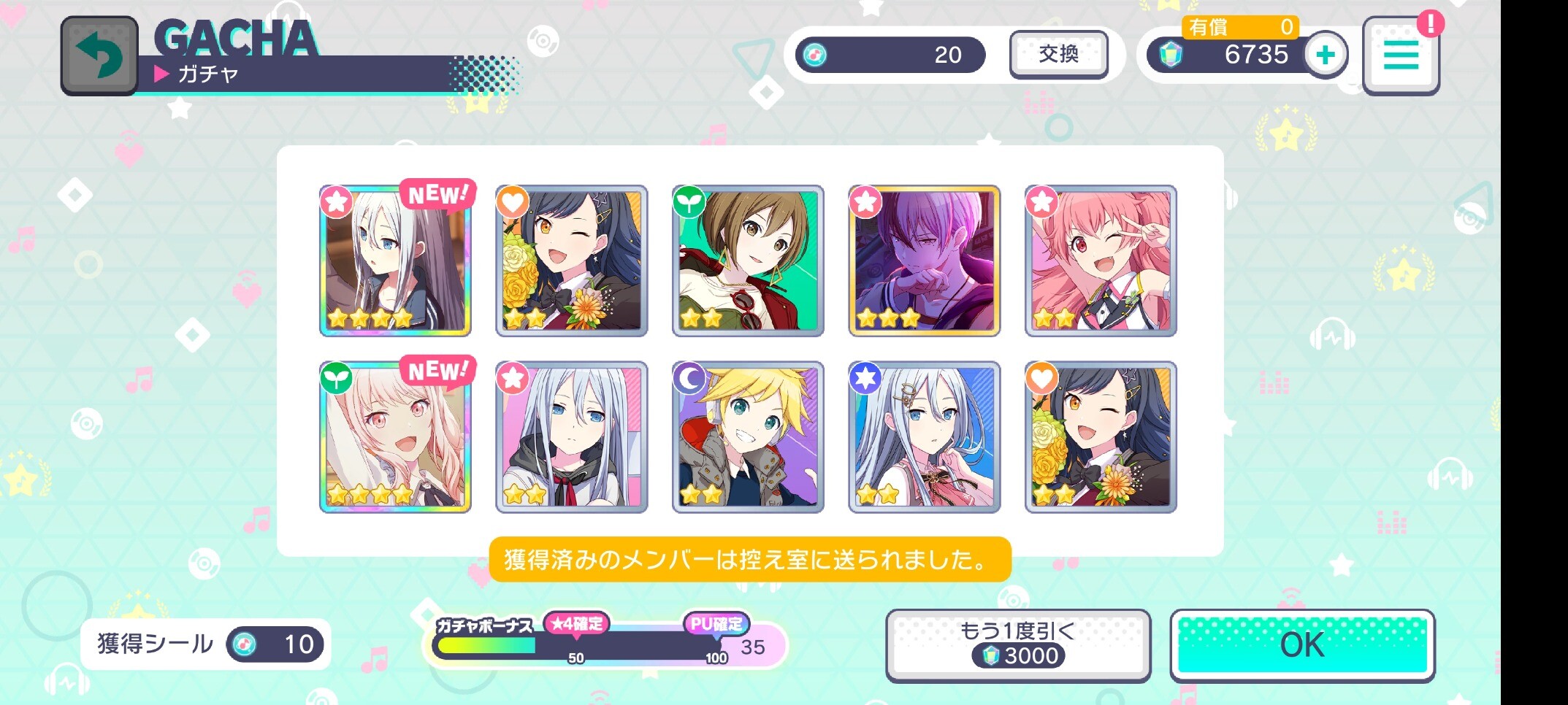Open the NEW four-star pink-haired card
The height and width of the screenshot is (705, 1568).
(x=395, y=437)
